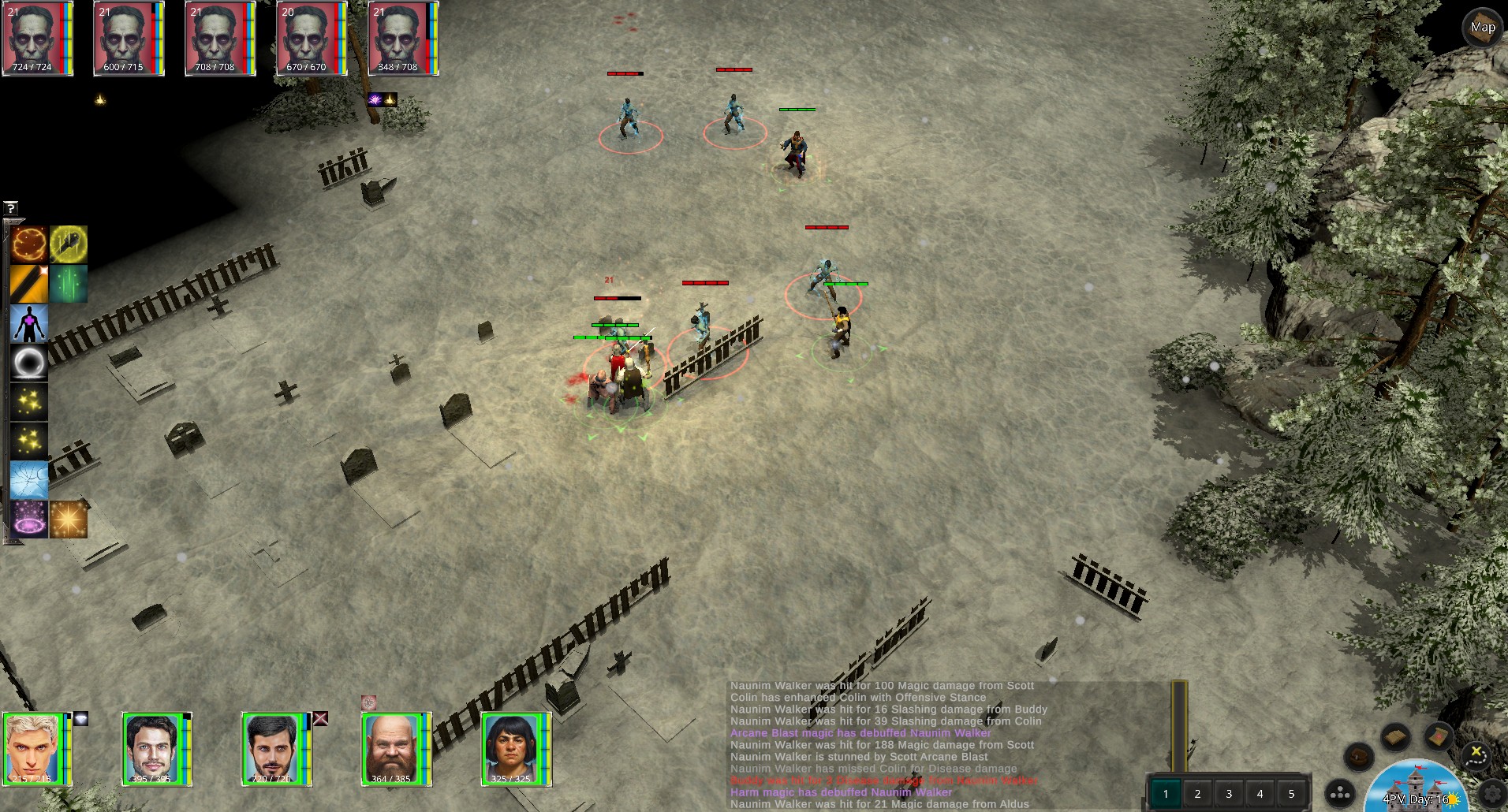Open the Map button

click(1482, 28)
